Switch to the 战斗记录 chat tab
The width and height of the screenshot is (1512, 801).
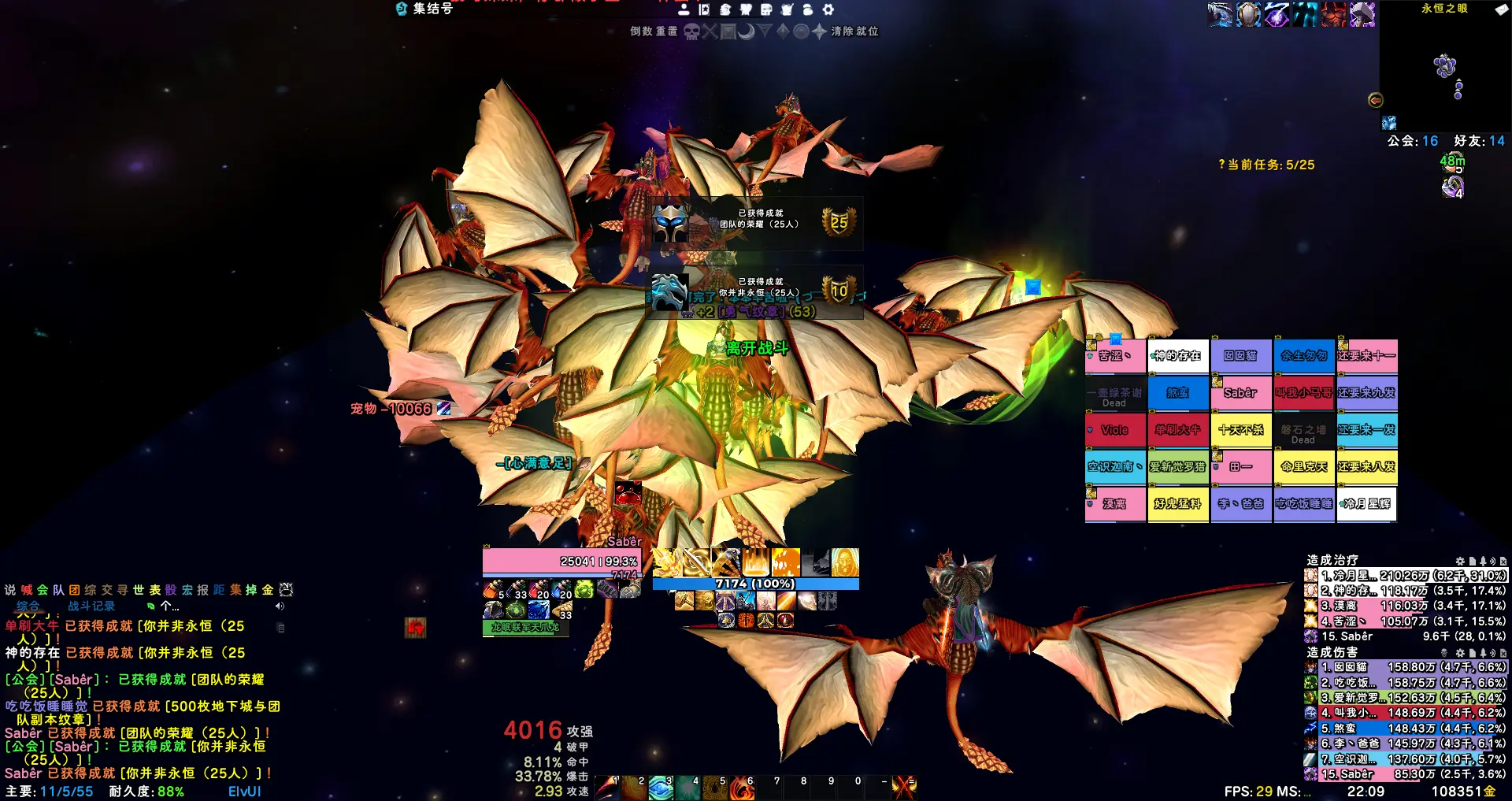coord(91,606)
